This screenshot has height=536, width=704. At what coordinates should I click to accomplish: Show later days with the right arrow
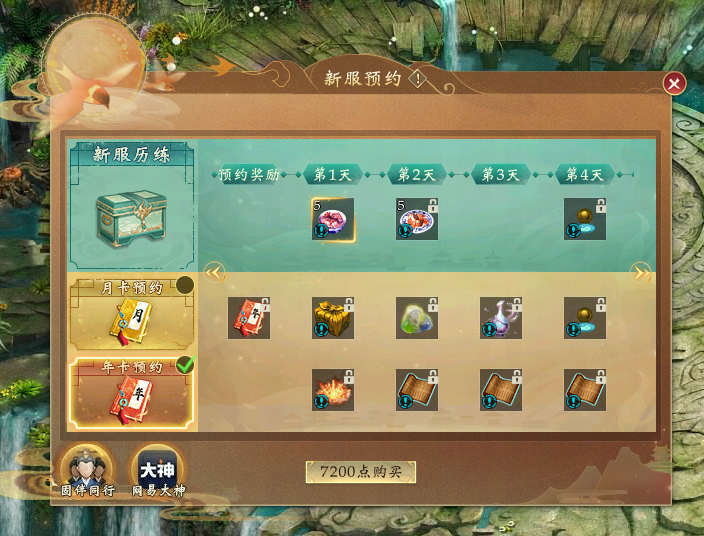point(640,272)
